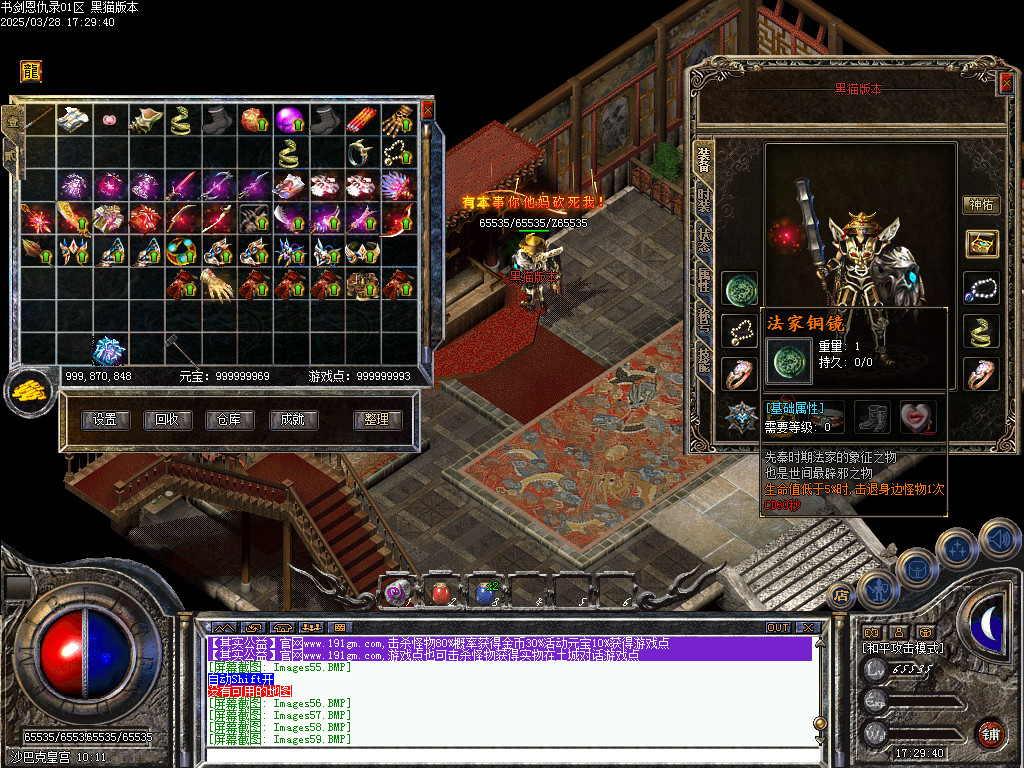Open the 铺 shop round button
The width and height of the screenshot is (1024, 768).
click(x=990, y=733)
